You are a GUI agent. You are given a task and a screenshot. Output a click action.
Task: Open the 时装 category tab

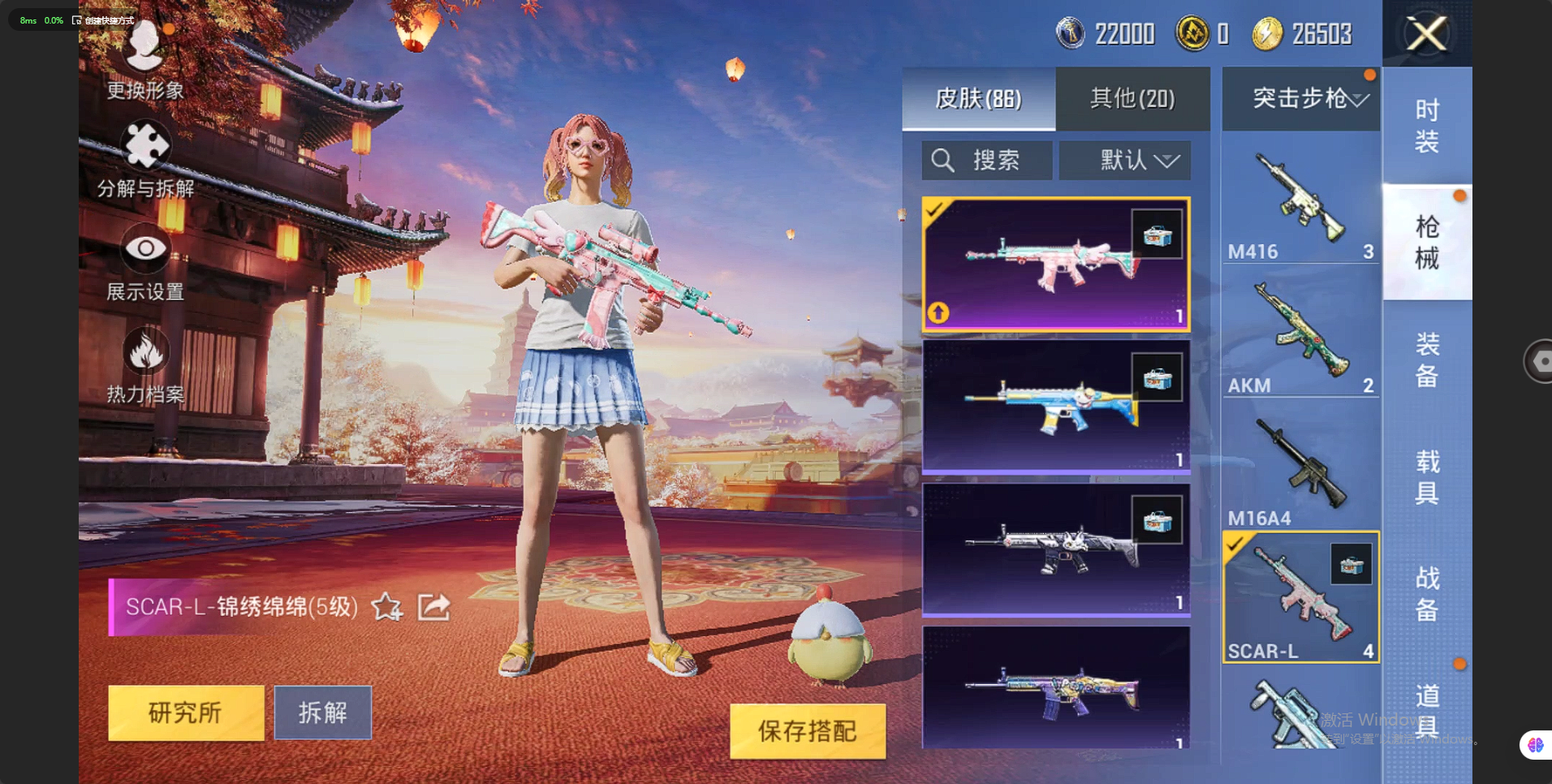(x=1426, y=126)
